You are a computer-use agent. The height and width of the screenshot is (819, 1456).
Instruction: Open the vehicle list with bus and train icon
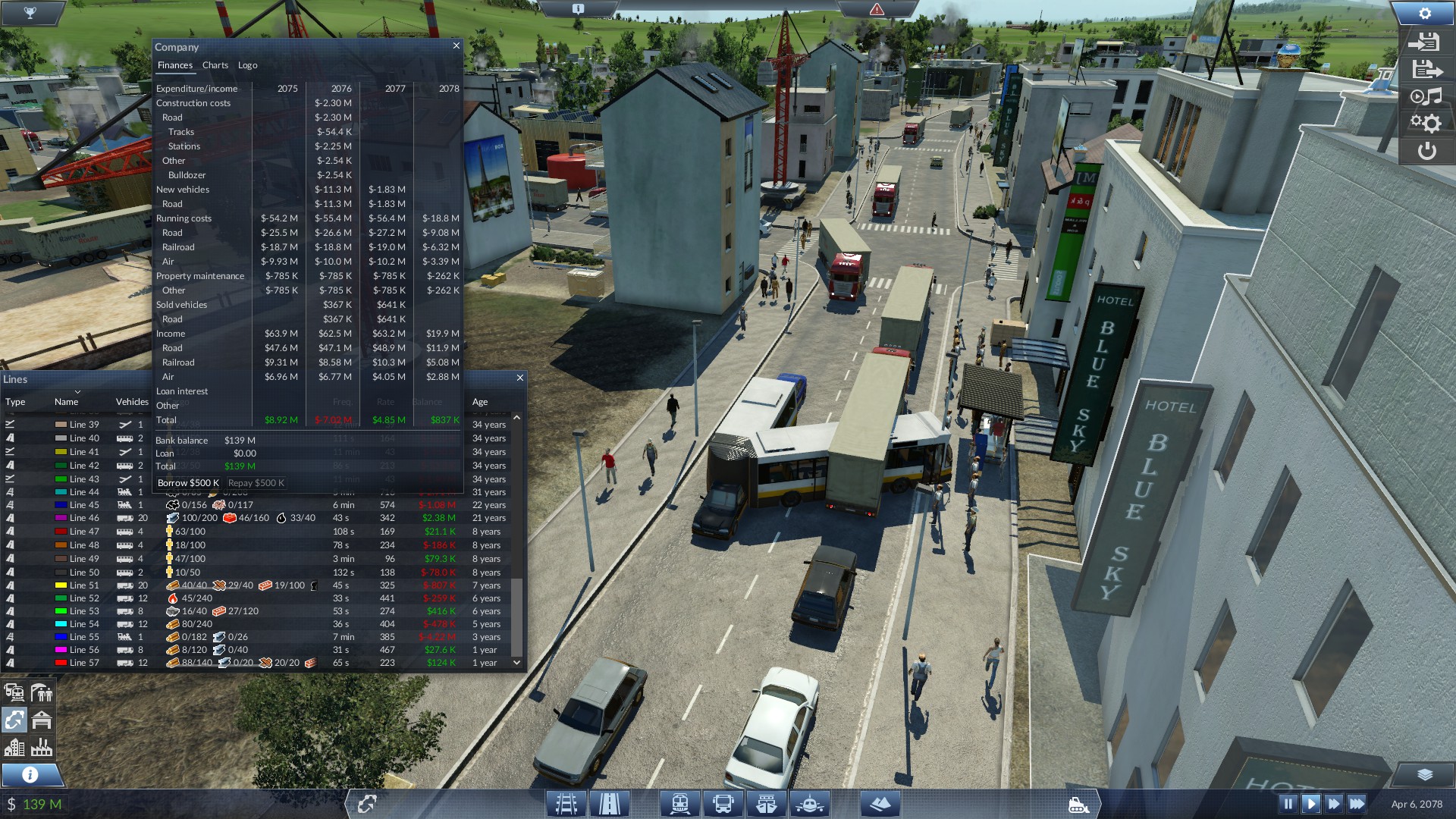coord(14,692)
